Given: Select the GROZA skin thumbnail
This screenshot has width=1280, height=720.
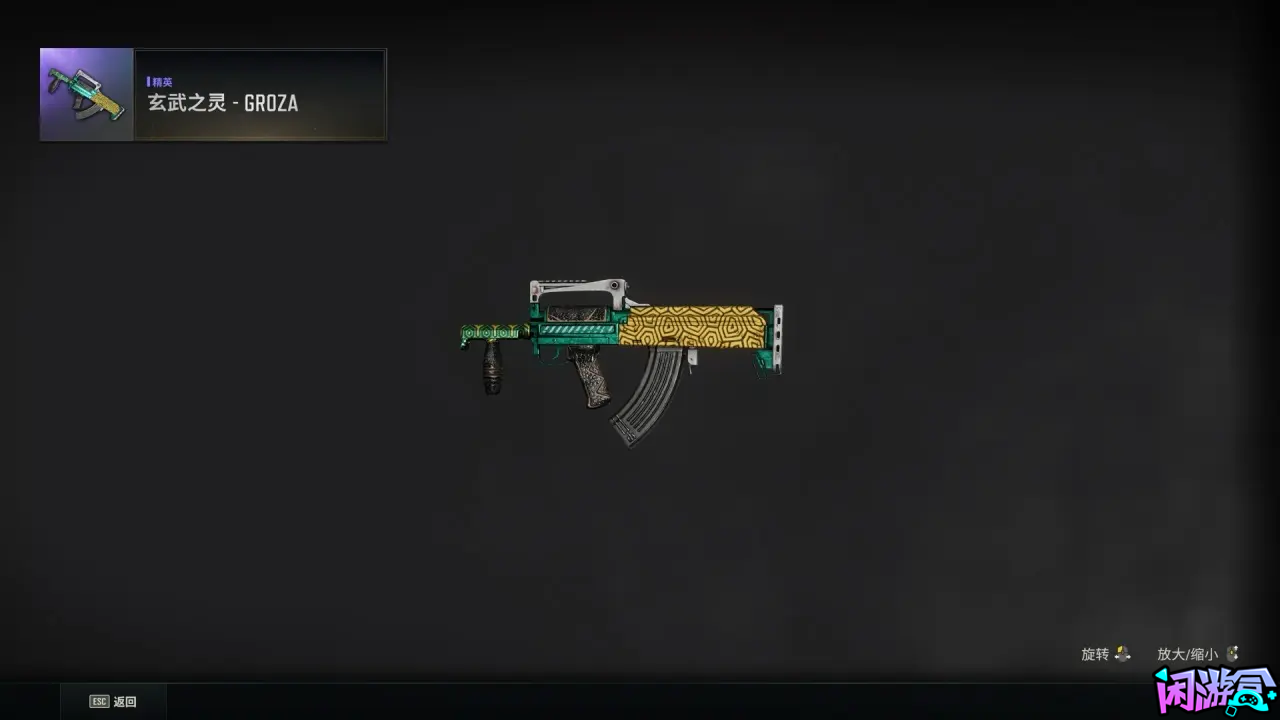Looking at the screenshot, I should coord(87,94).
